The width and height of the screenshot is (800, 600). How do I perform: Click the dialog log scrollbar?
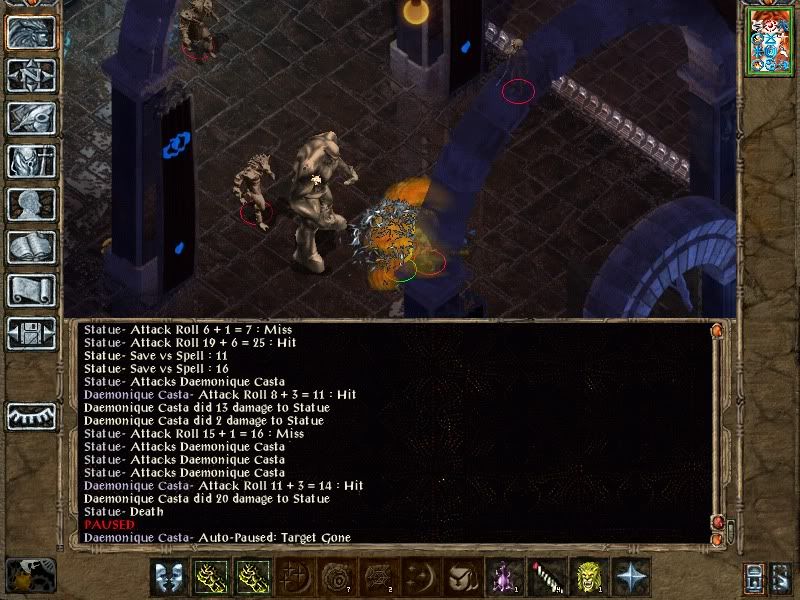coord(717,430)
